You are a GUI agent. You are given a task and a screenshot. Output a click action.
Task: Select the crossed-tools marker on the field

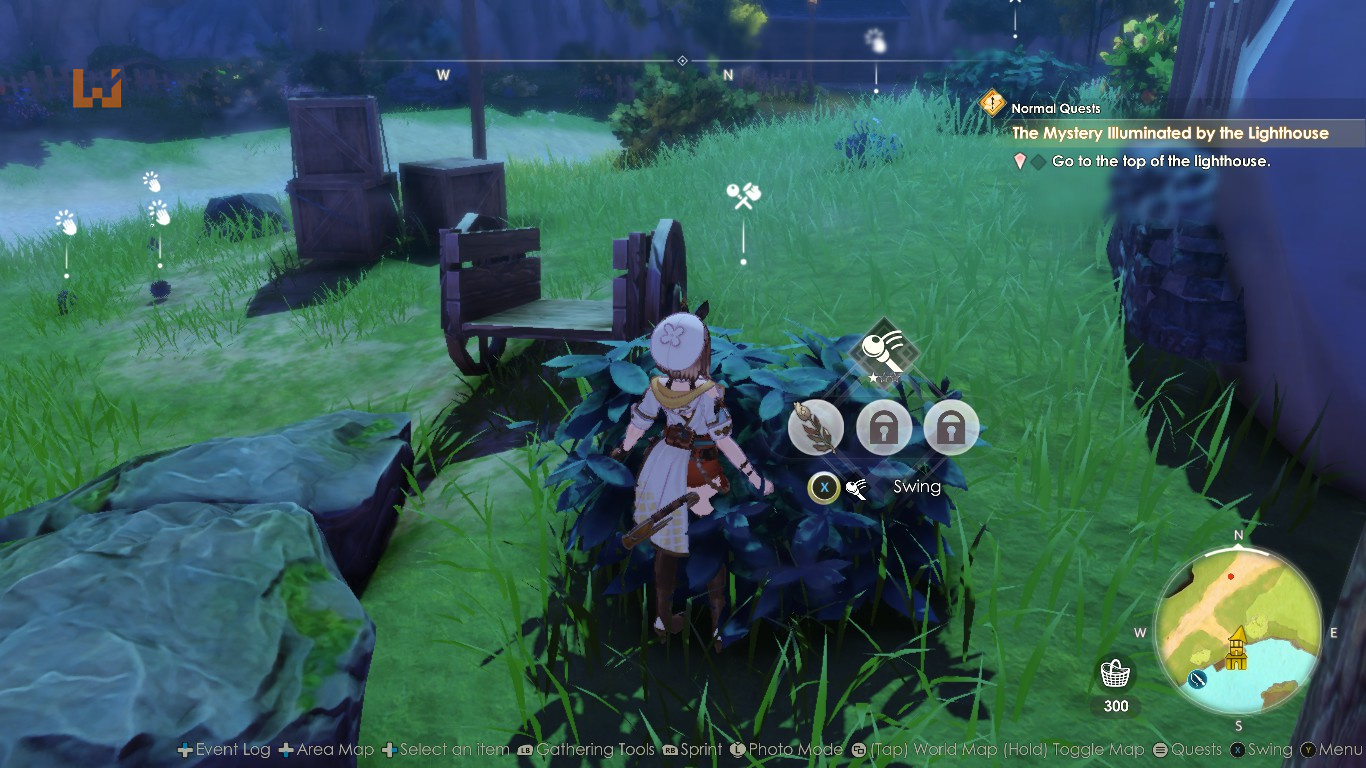(744, 196)
